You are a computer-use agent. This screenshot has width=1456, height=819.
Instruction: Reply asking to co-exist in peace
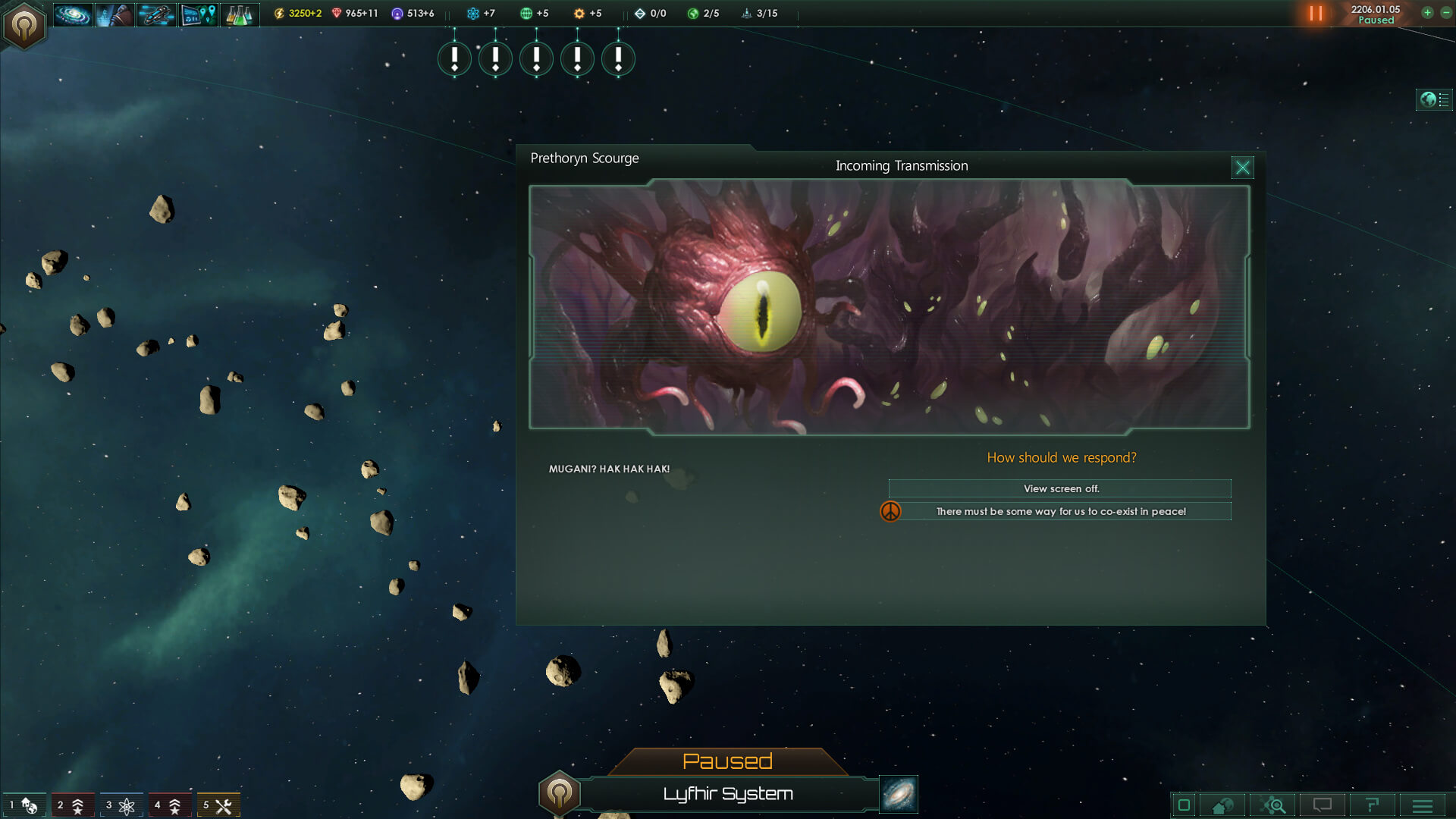click(1059, 511)
